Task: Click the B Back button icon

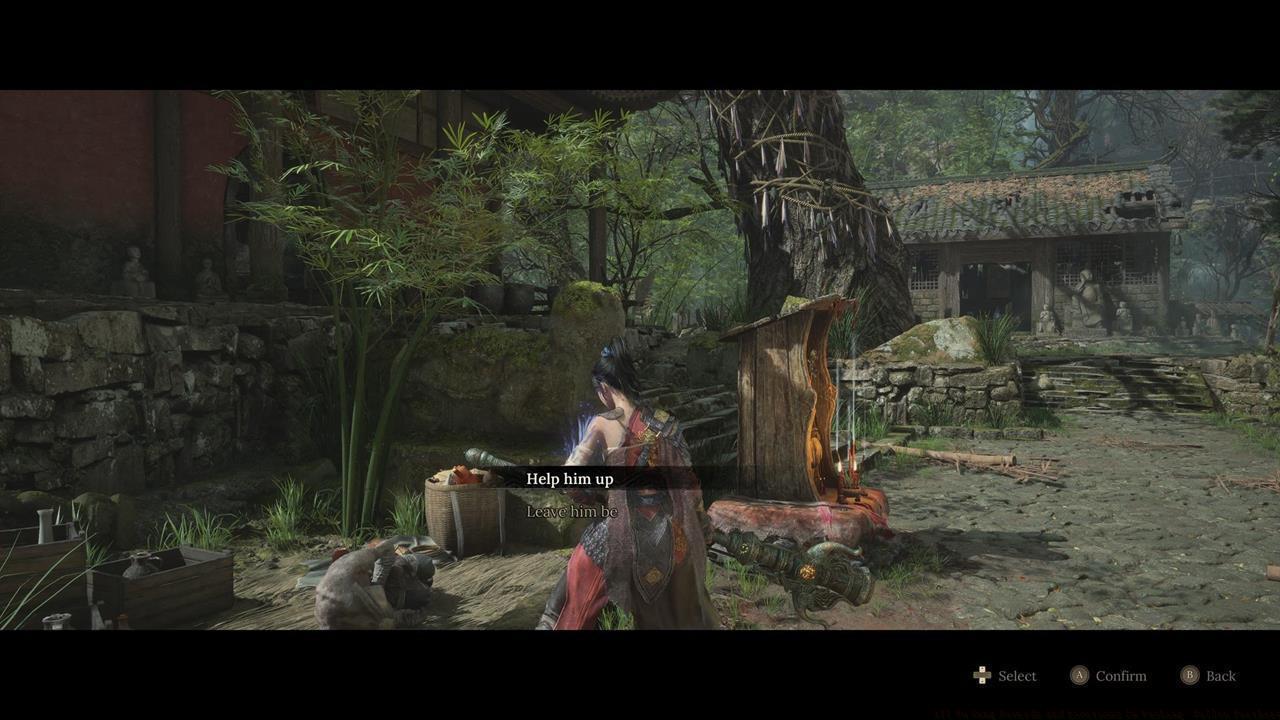Action: tap(1190, 675)
